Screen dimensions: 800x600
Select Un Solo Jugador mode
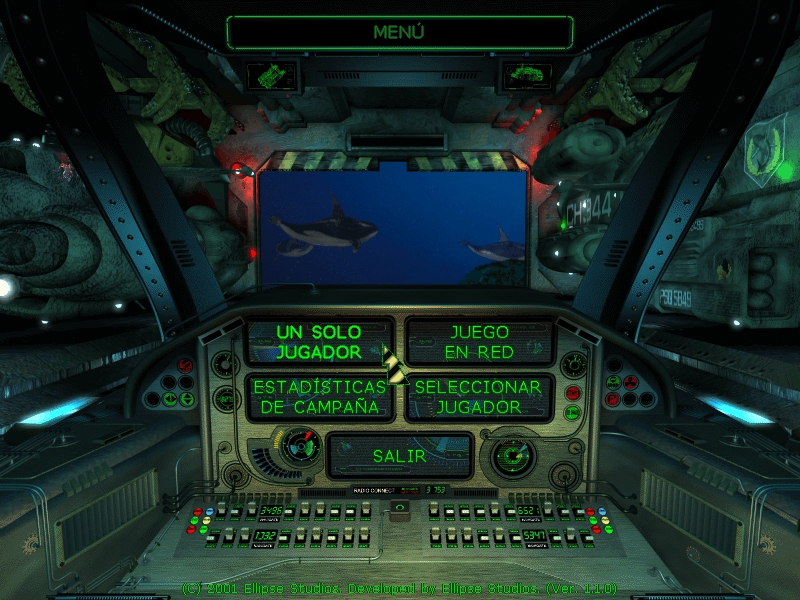coord(318,341)
